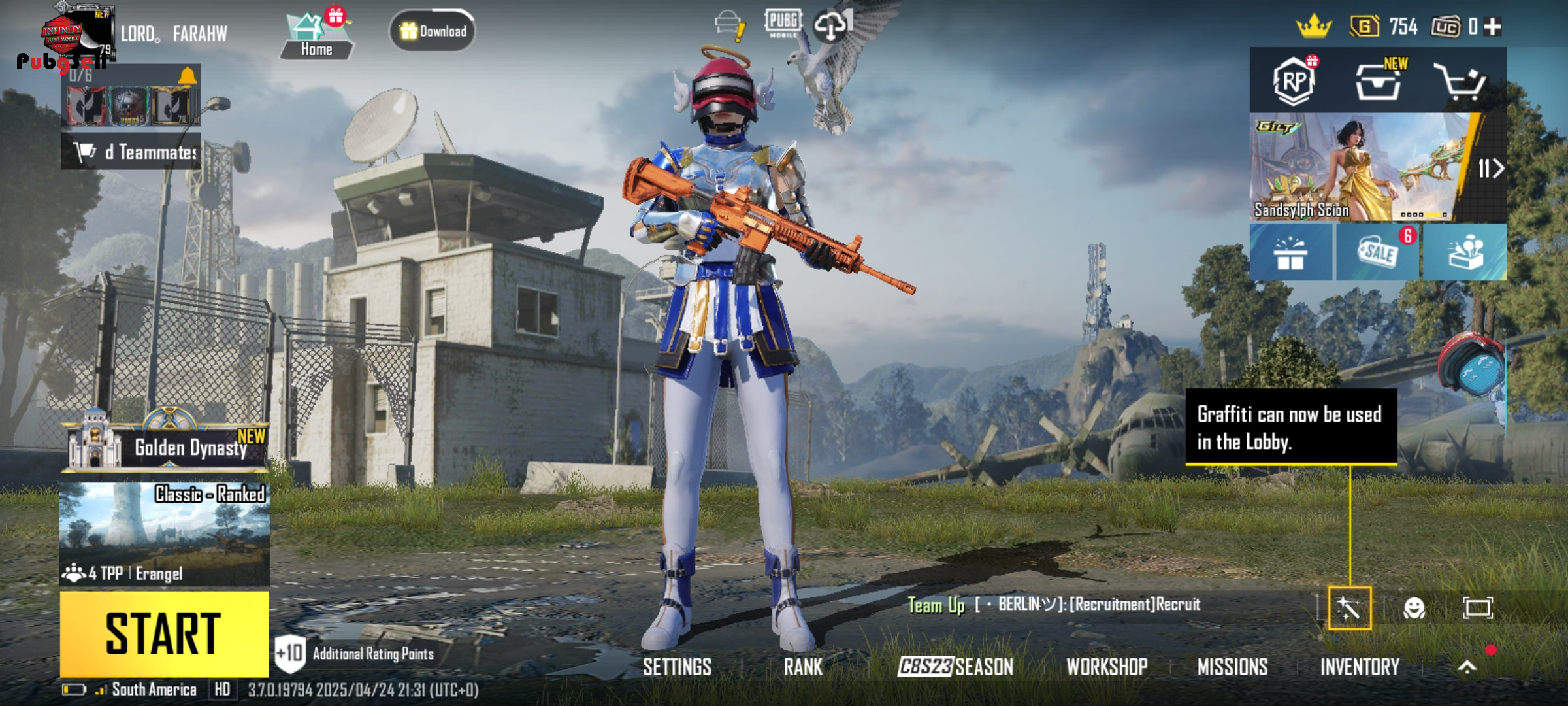Open the Royale Pass RP icon

pyautogui.click(x=1294, y=82)
